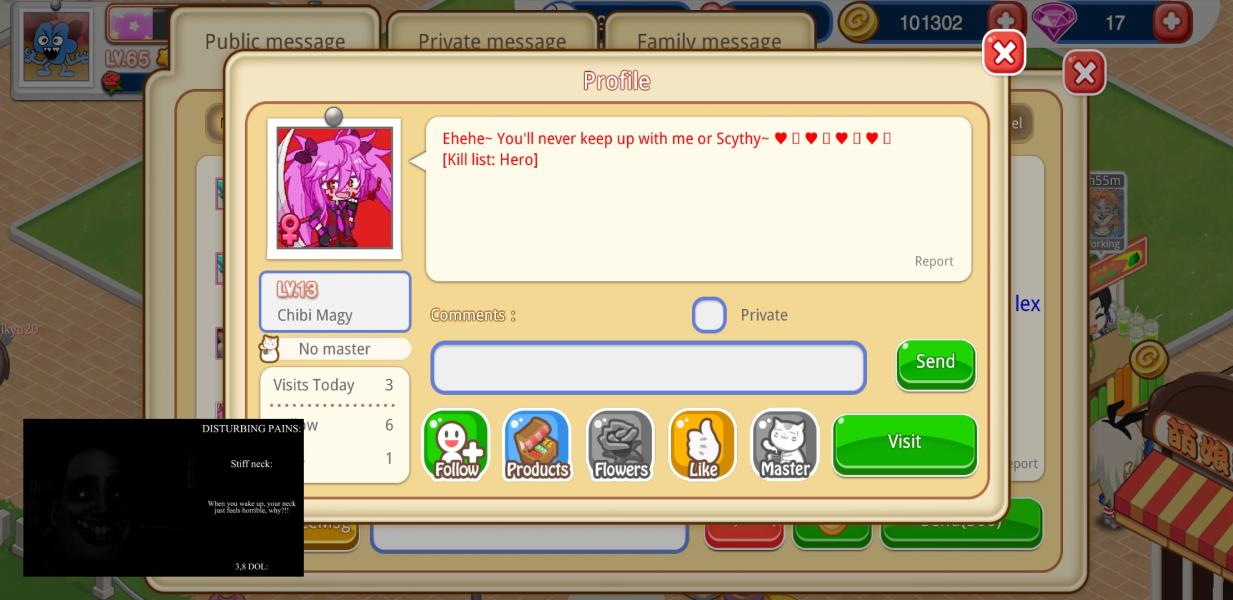
Task: Send the comment
Action: 935,362
